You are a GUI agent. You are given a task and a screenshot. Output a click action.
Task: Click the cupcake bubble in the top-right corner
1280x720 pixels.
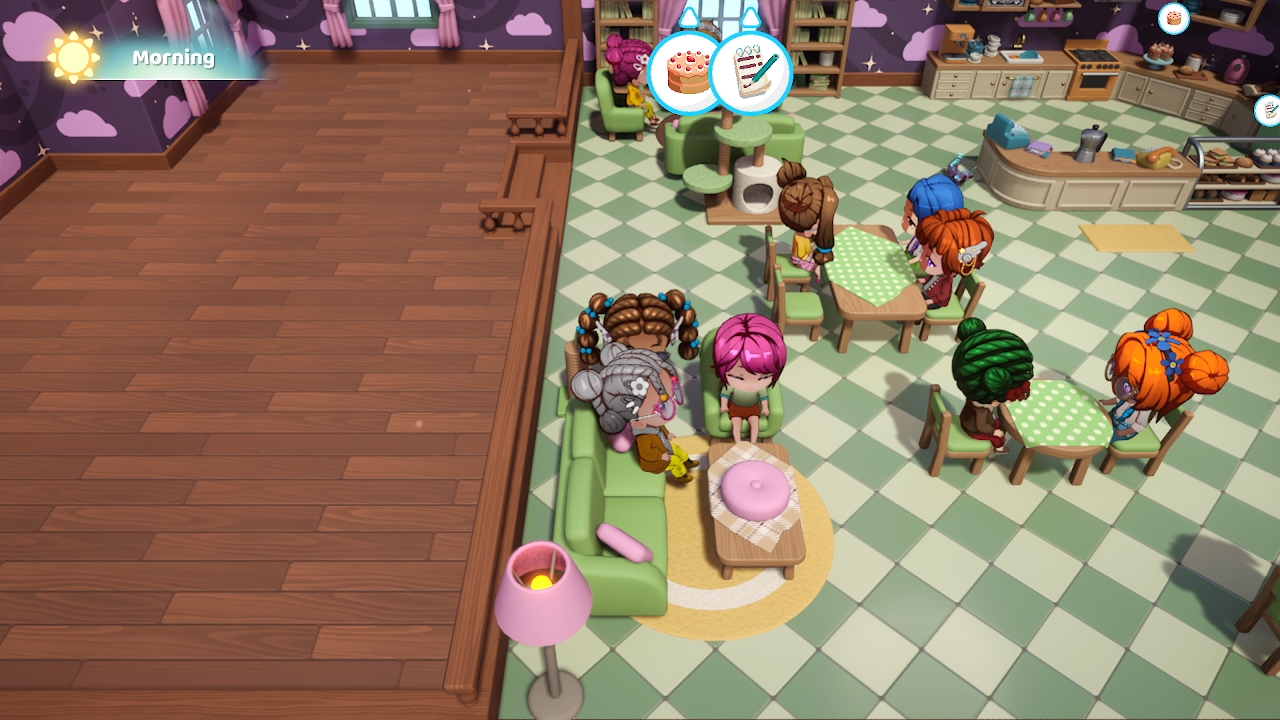pos(1172,20)
